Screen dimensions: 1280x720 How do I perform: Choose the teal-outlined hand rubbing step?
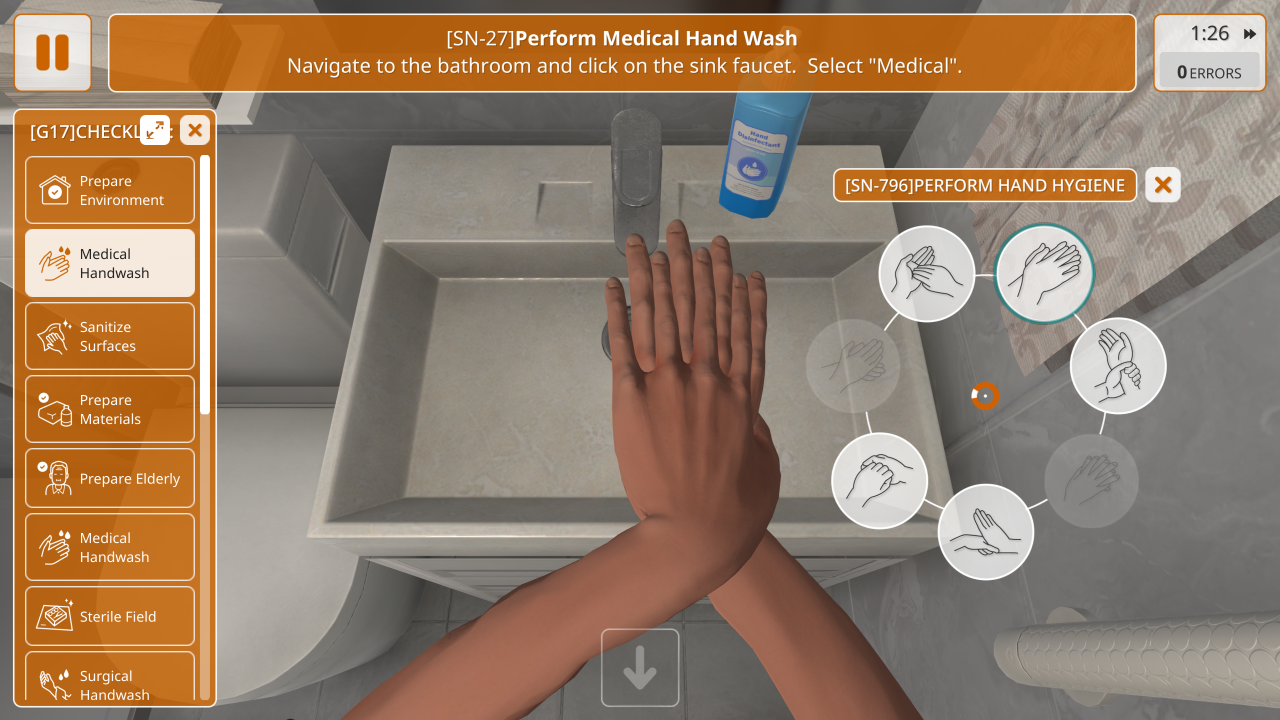point(1045,273)
